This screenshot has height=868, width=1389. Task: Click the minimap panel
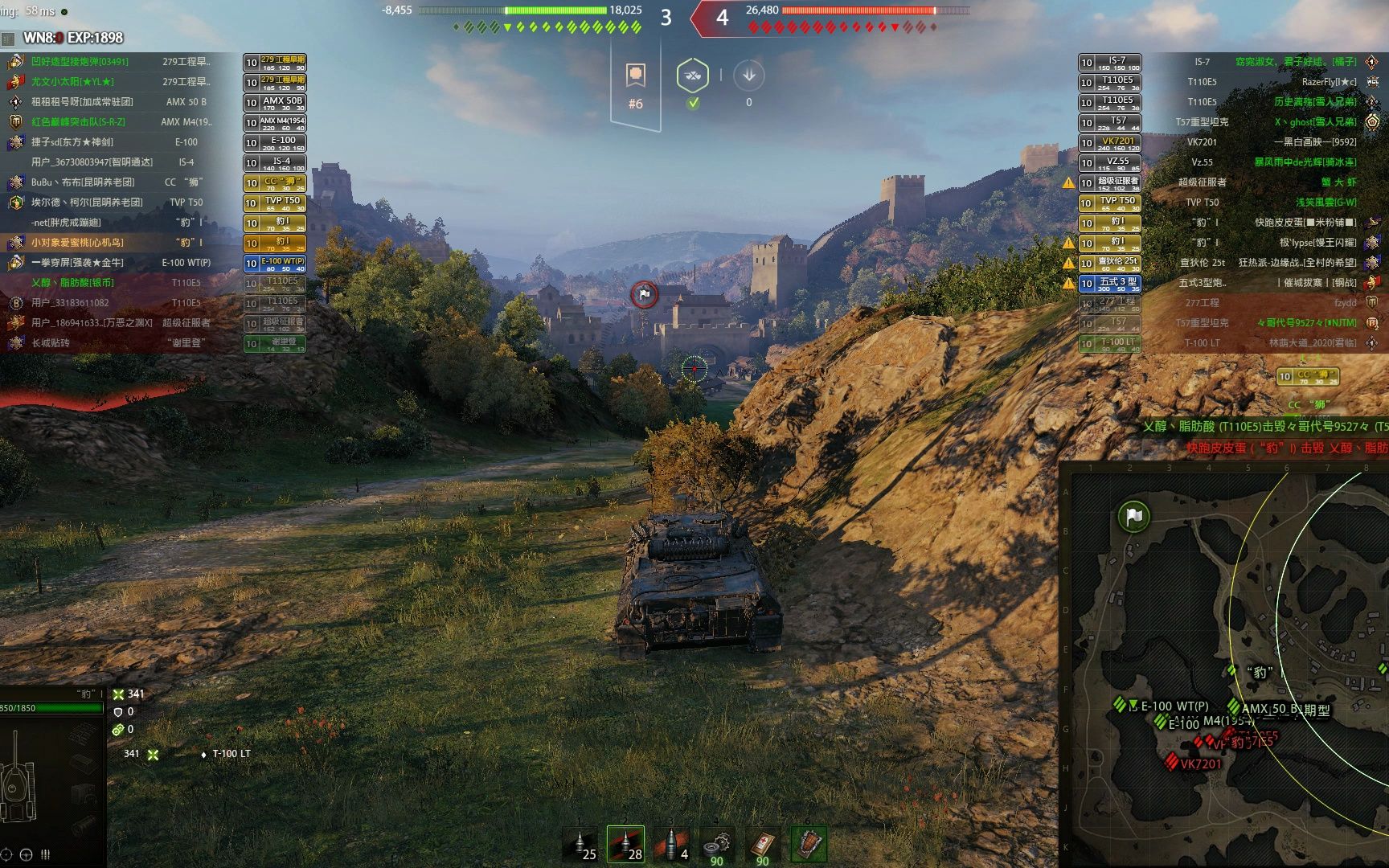coord(1224,667)
